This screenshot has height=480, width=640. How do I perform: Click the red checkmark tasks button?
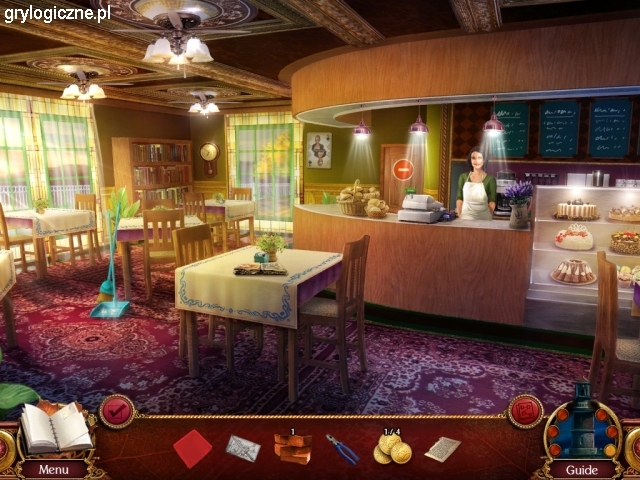[117, 411]
